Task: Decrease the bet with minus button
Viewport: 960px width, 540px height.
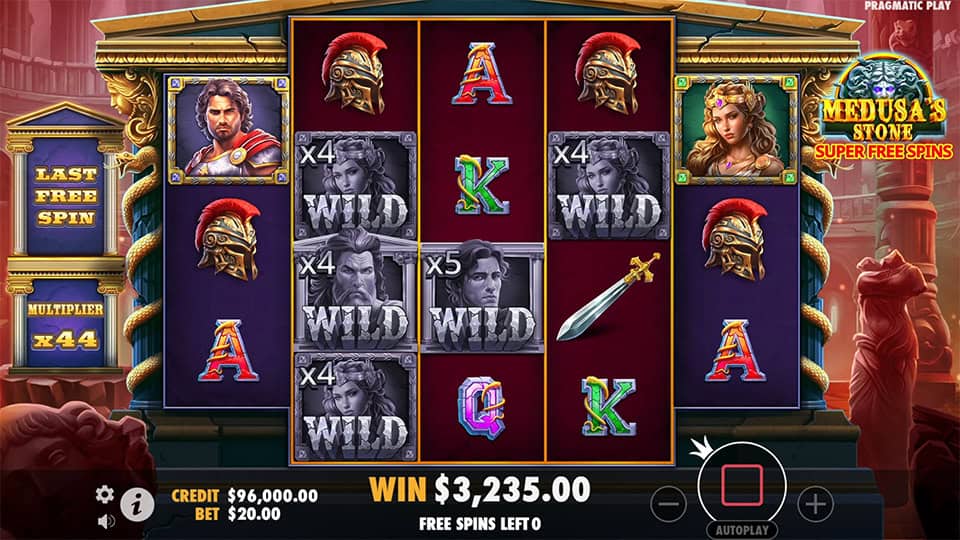Action: 668,503
